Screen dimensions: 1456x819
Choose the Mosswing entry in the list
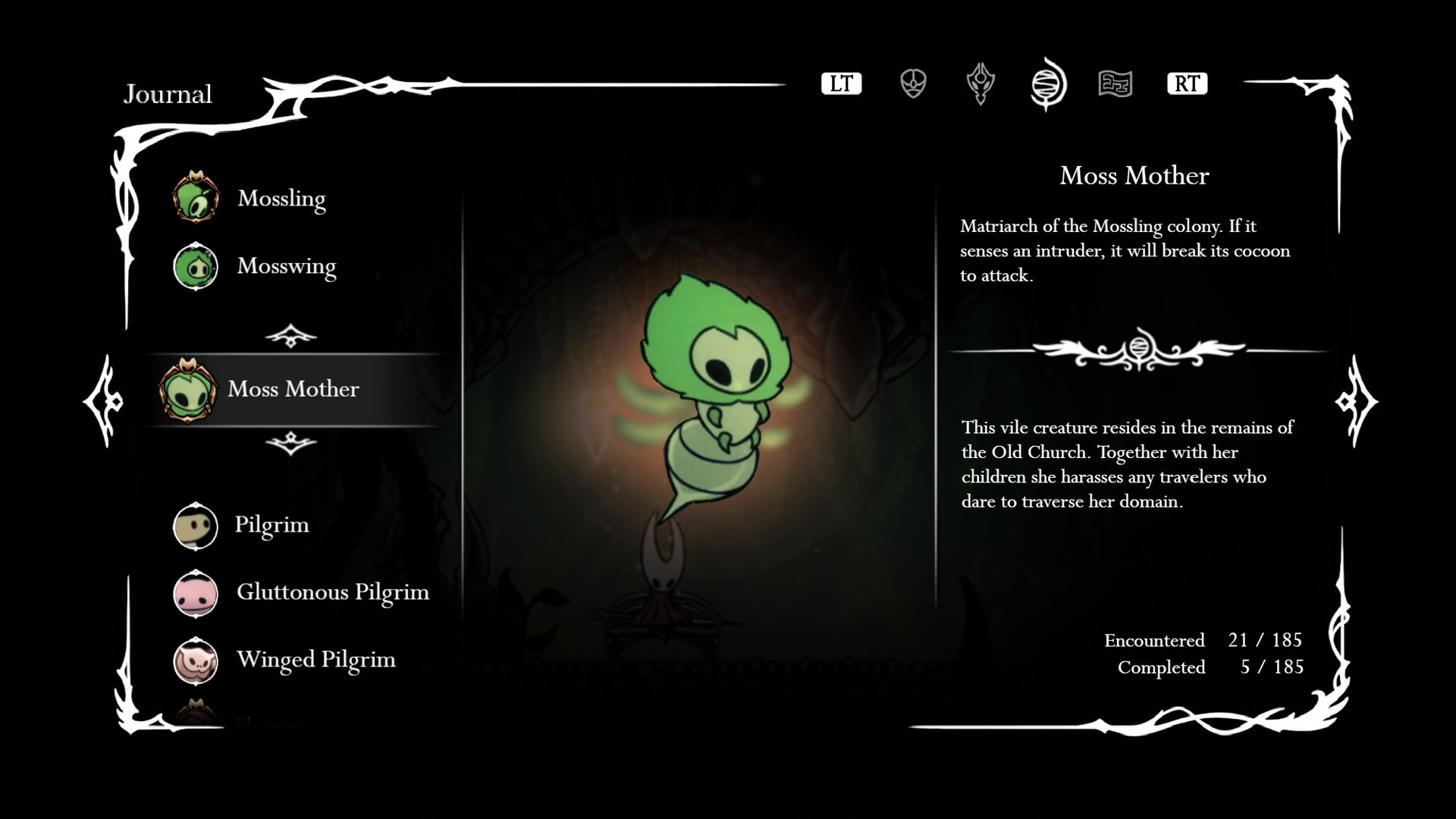coord(285,266)
